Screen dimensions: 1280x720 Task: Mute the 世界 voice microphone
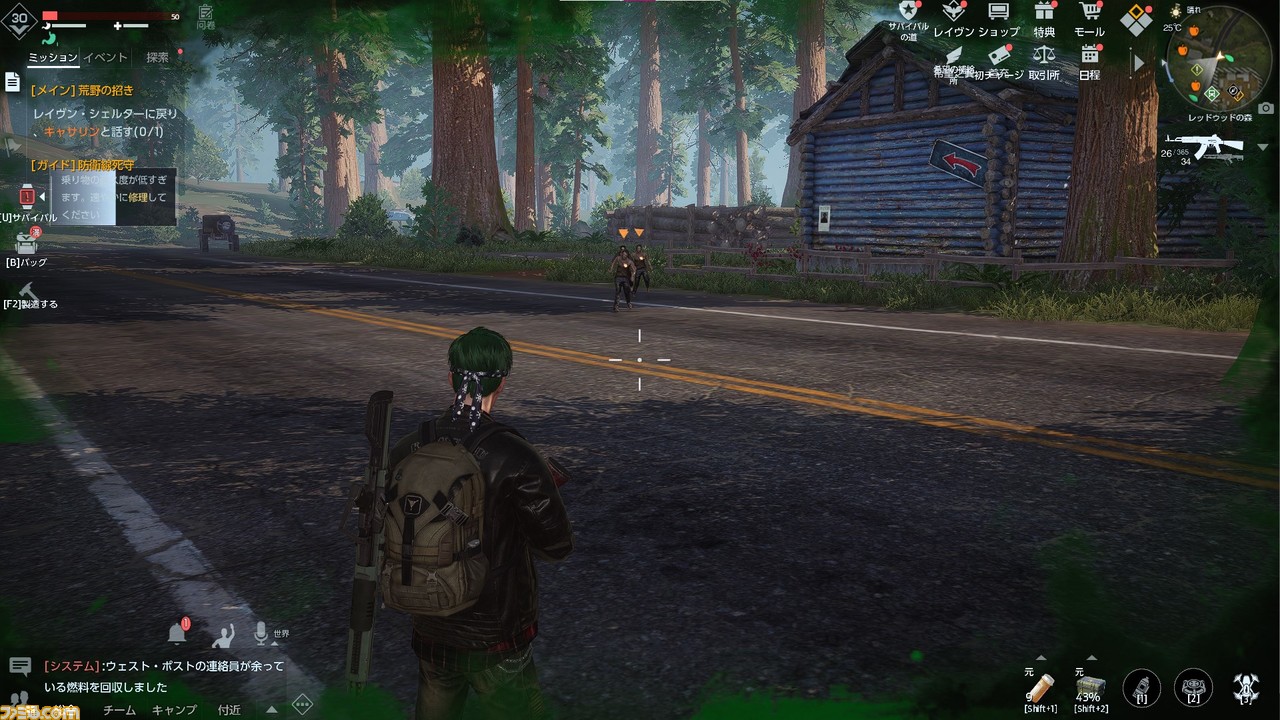click(x=260, y=633)
